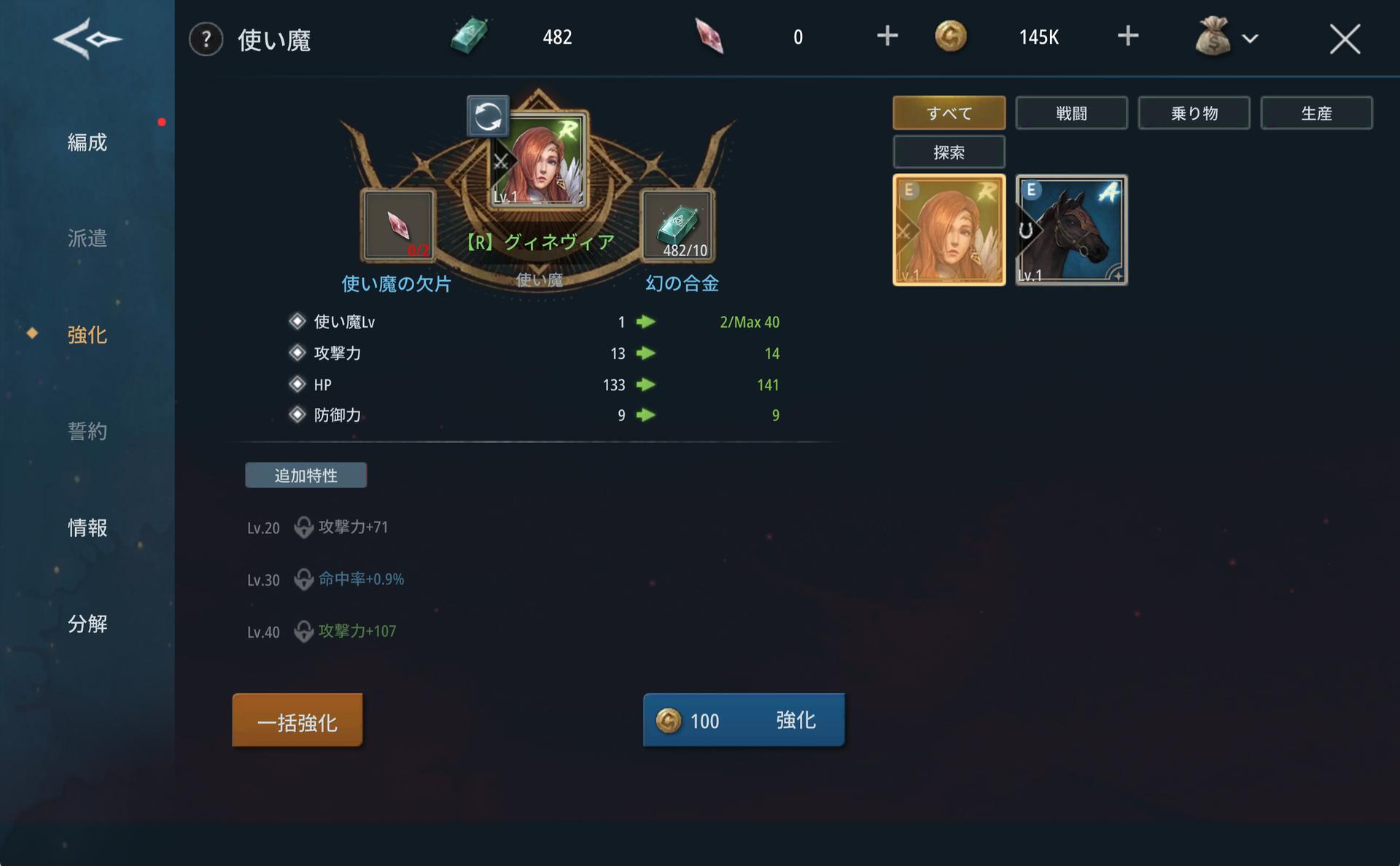Viewport: 1400px width, 866px height.
Task: Switch to the 乗り物 filter tab
Action: tap(1194, 113)
